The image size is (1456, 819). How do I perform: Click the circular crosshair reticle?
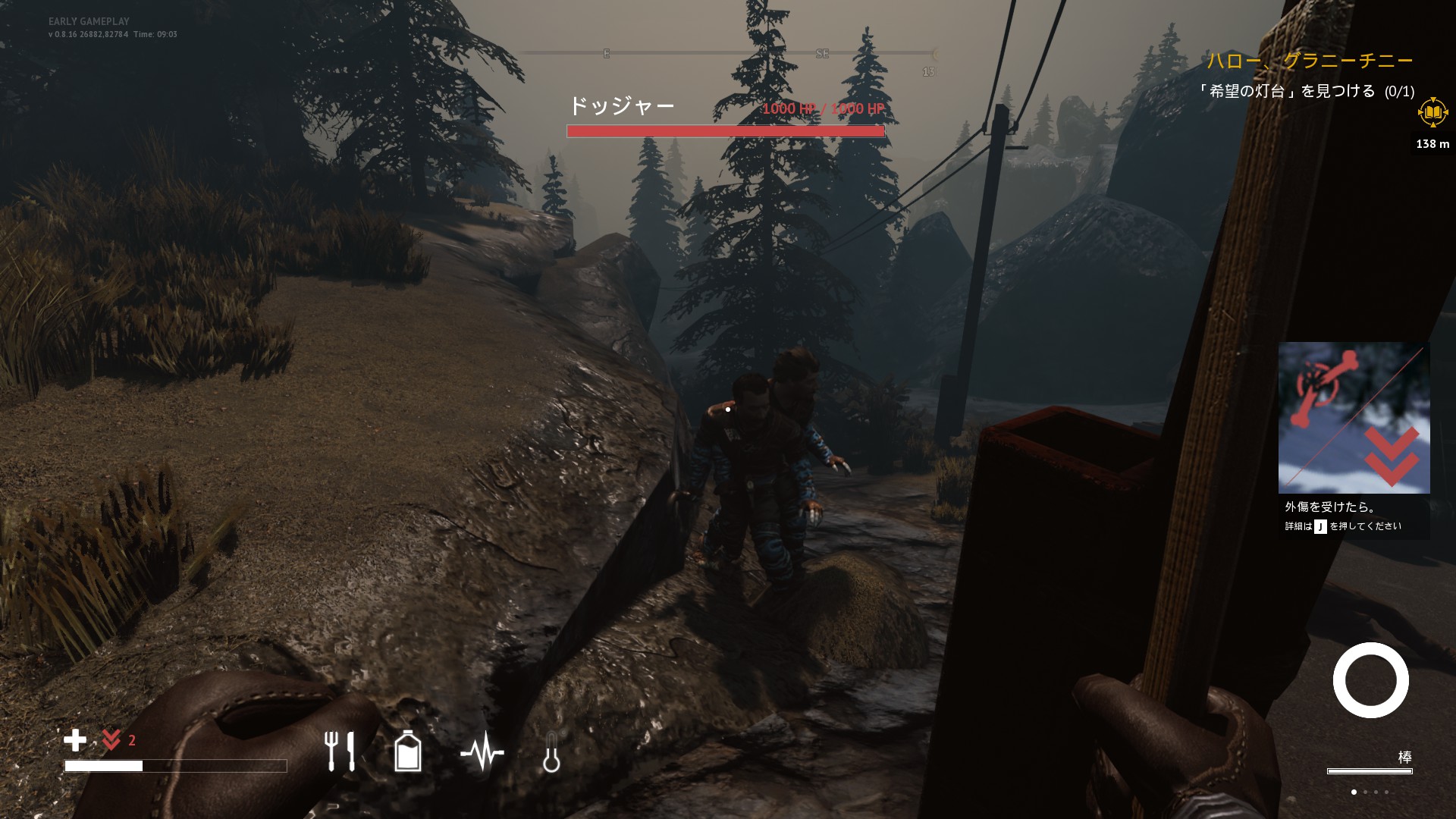click(x=1370, y=680)
